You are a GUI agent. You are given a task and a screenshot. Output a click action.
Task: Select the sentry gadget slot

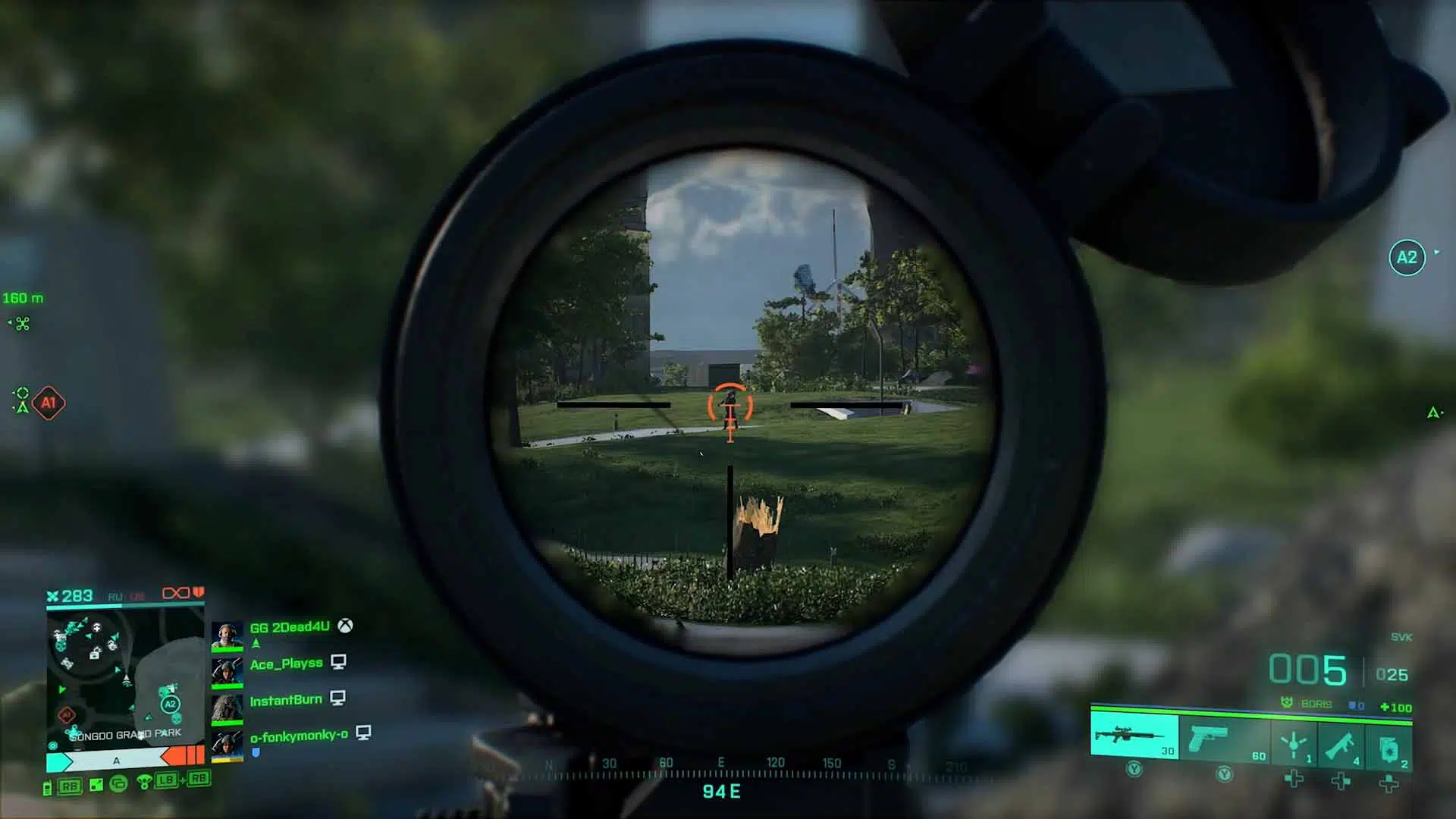(1294, 744)
